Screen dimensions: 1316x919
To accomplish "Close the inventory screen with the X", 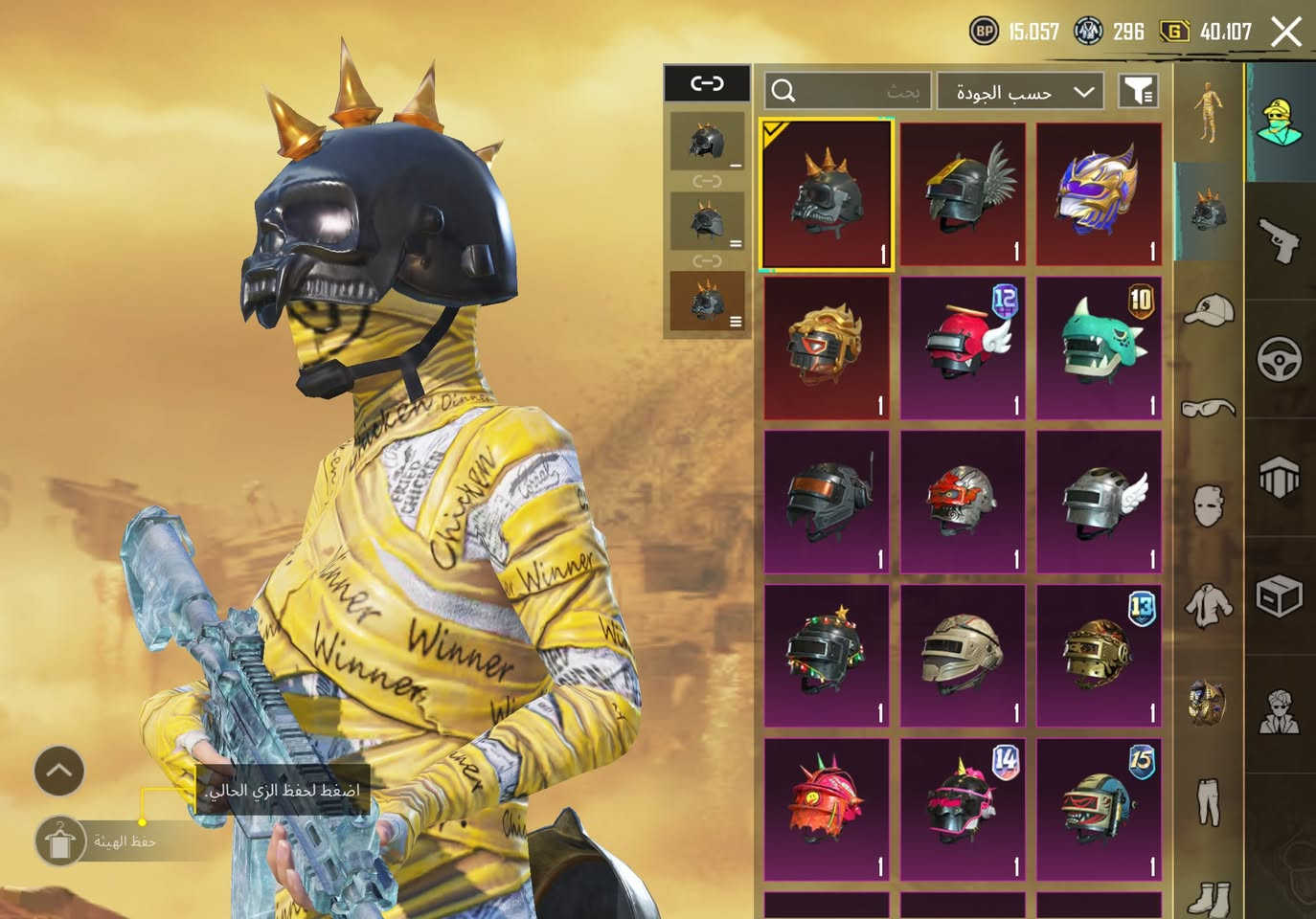I will pyautogui.click(x=1285, y=32).
